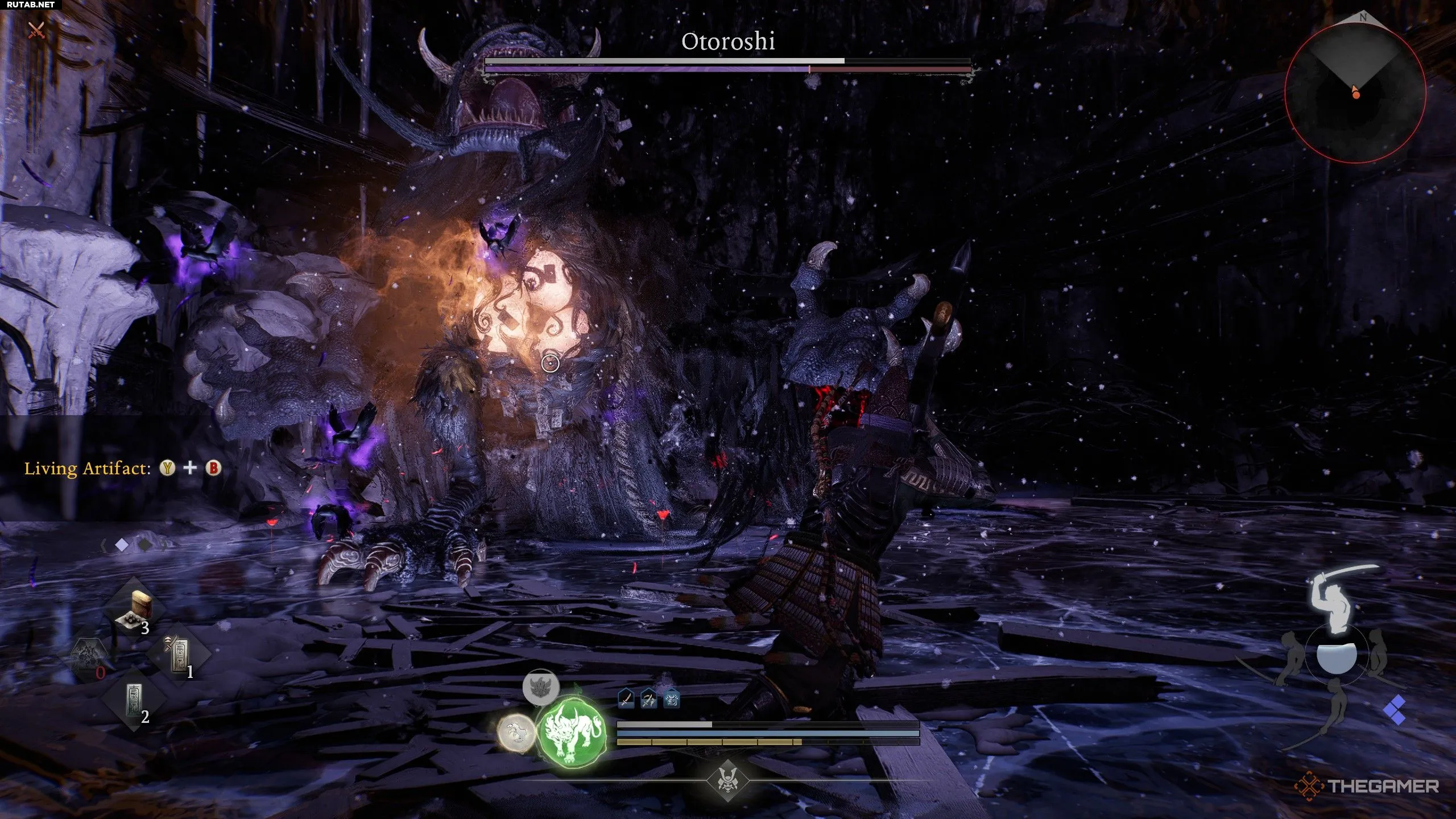The width and height of the screenshot is (1456, 819).
Task: Click the blue diamonds indicator
Action: [1395, 711]
